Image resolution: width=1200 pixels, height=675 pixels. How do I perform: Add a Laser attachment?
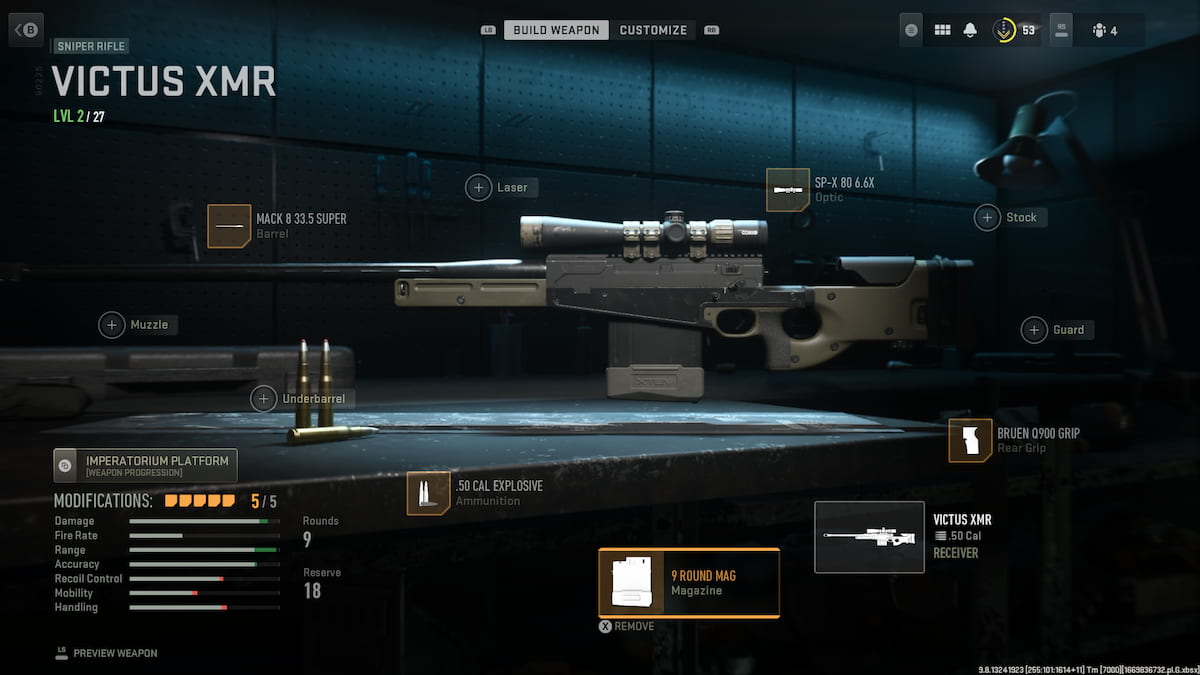tap(480, 187)
